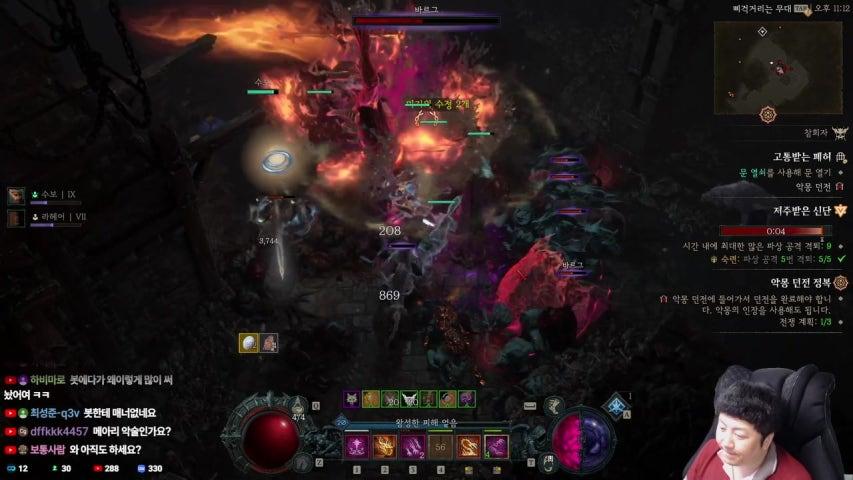Cast the orange swirl skill in slot 2
This screenshot has width=853, height=480.
[x=385, y=447]
